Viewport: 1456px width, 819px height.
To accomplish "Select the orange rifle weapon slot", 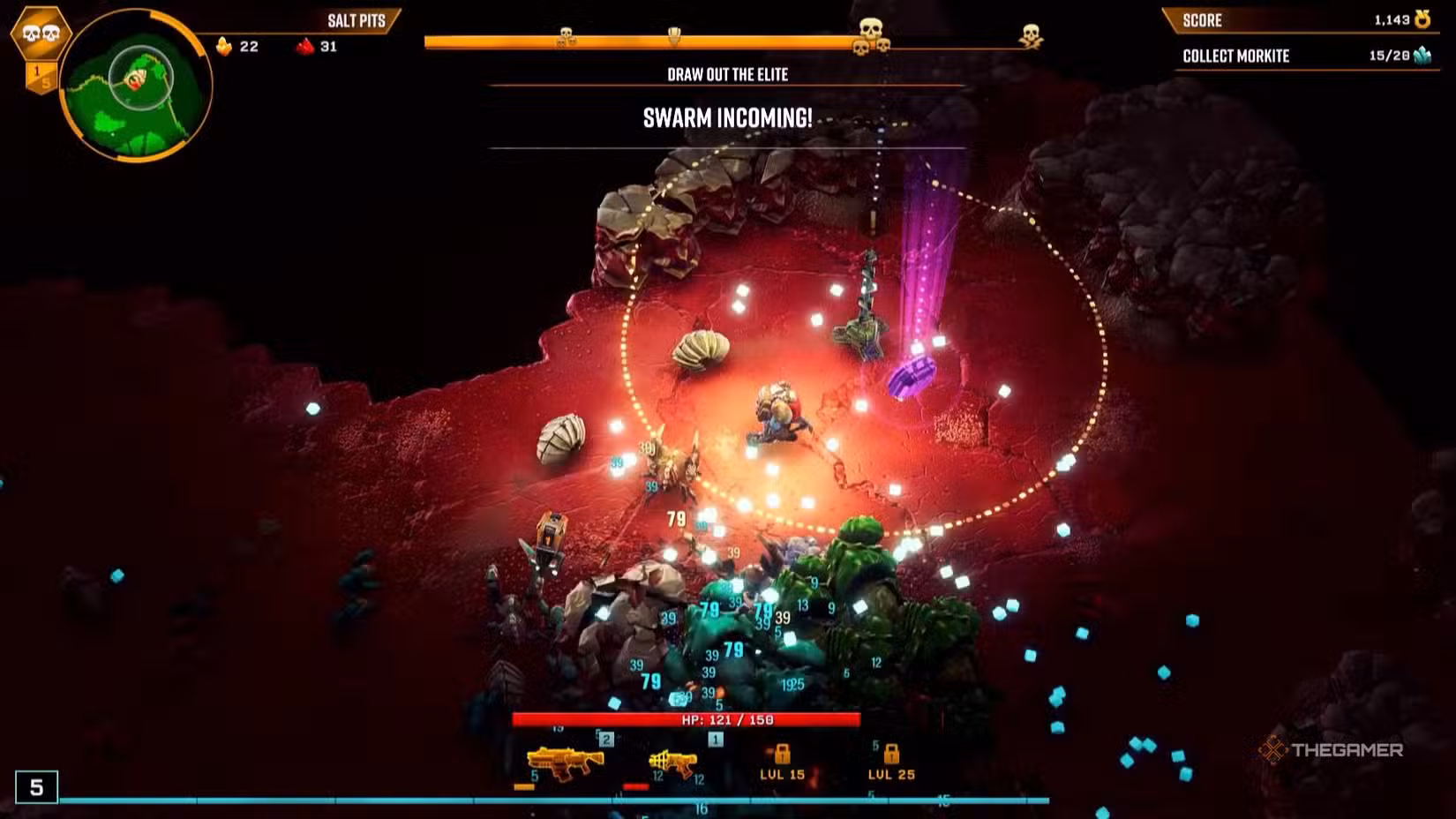I will (563, 763).
